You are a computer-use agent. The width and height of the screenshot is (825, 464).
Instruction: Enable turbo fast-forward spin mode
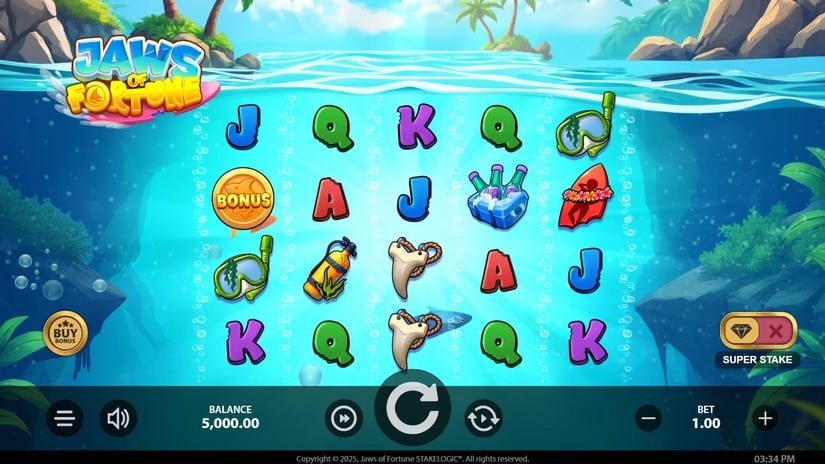pyautogui.click(x=343, y=419)
